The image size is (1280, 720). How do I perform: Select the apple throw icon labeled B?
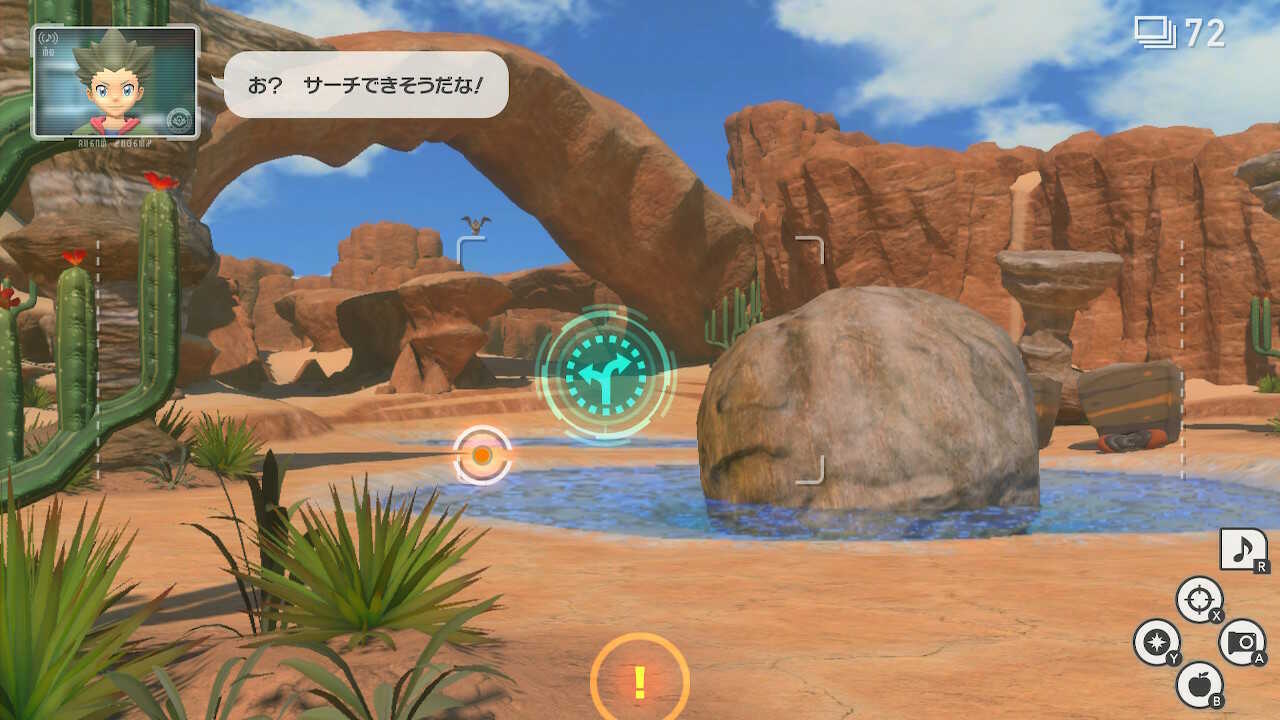click(x=1200, y=684)
